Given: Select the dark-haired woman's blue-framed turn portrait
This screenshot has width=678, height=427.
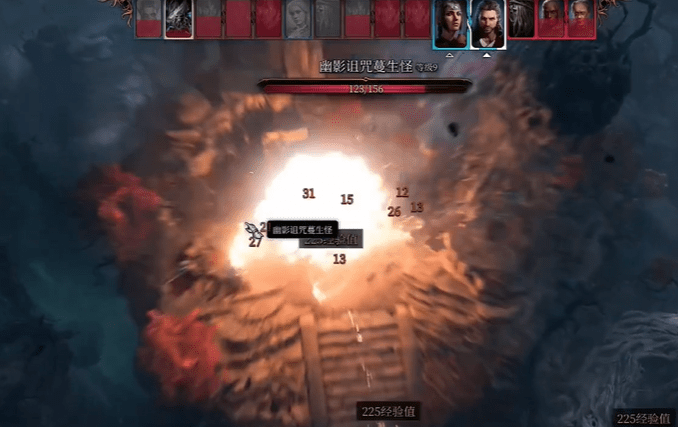Looking at the screenshot, I should (451, 21).
